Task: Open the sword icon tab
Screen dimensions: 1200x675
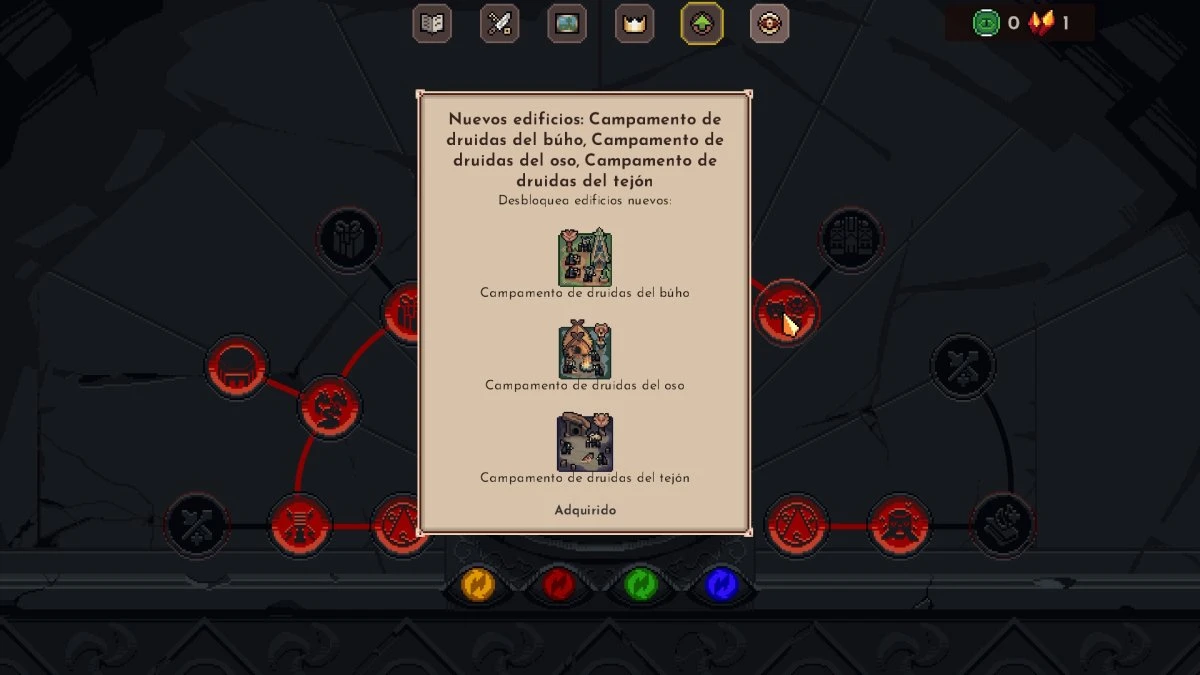Action: (499, 23)
